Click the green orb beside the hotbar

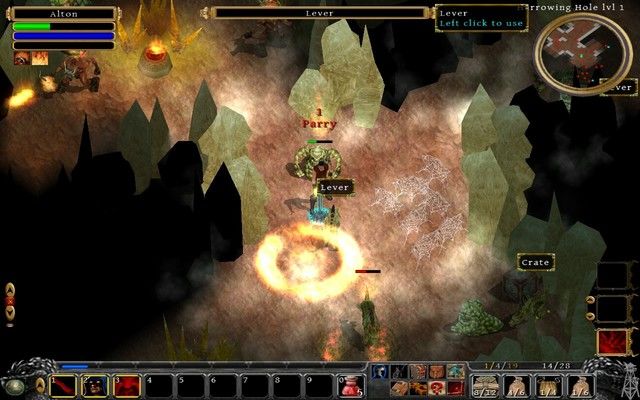tap(16, 385)
